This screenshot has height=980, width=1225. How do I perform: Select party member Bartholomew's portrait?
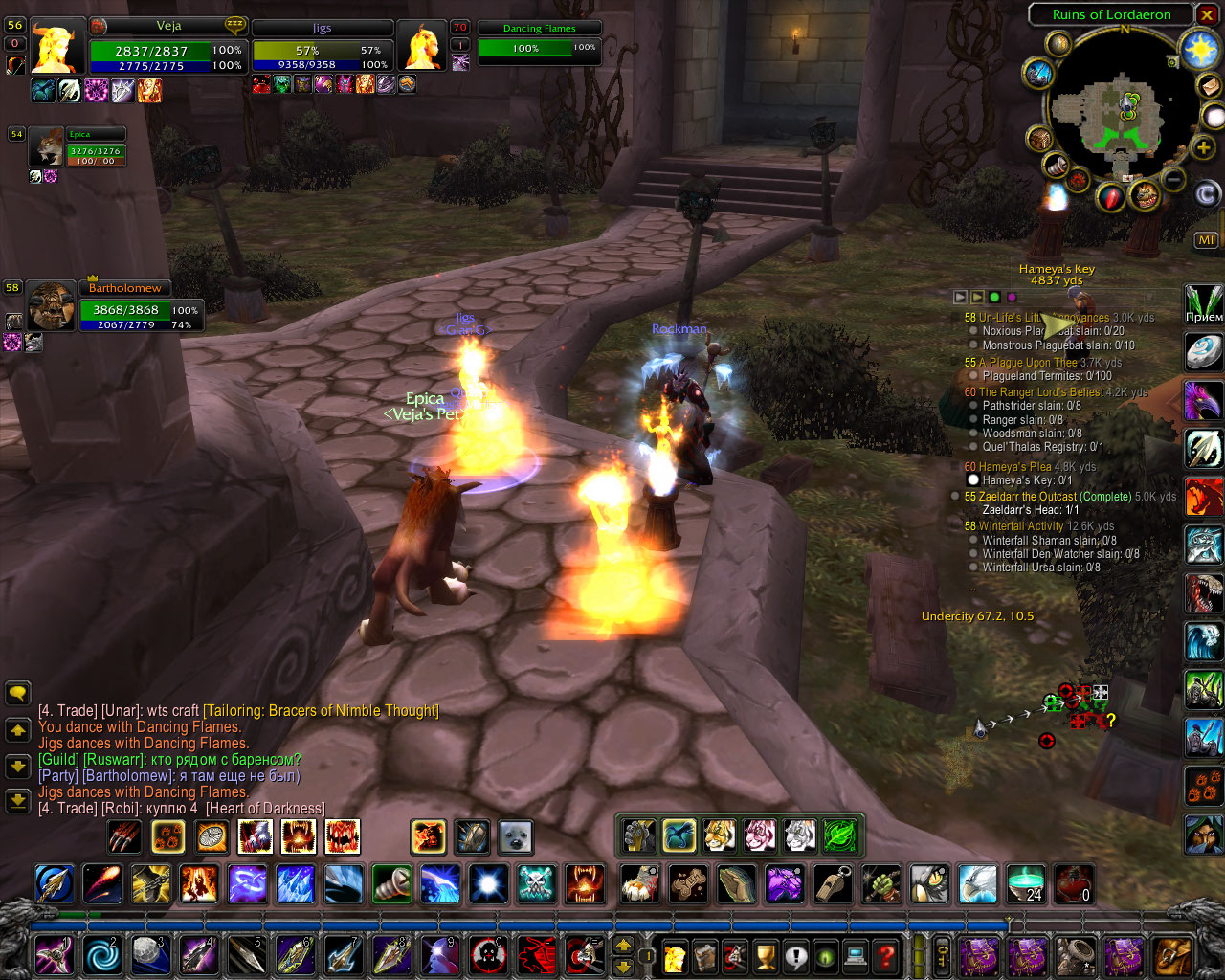coord(50,306)
